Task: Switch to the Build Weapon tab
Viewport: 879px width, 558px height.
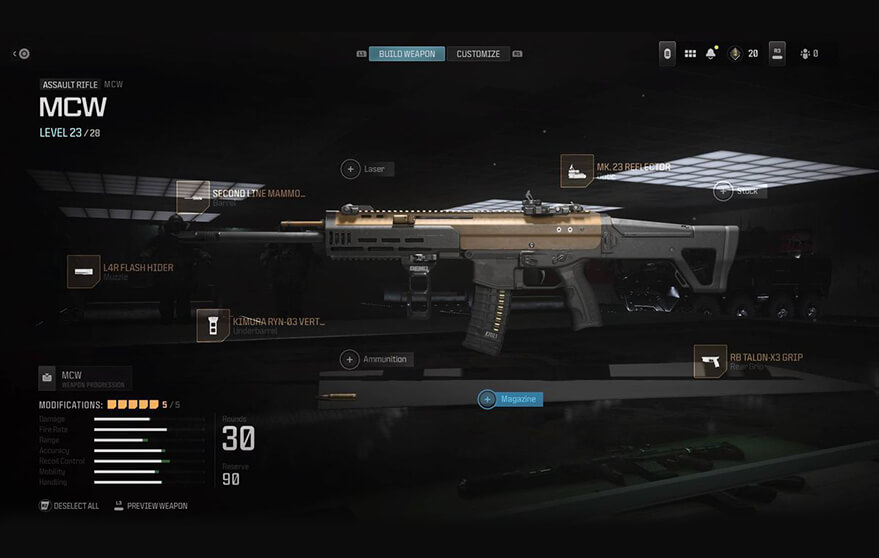Action: click(x=407, y=54)
